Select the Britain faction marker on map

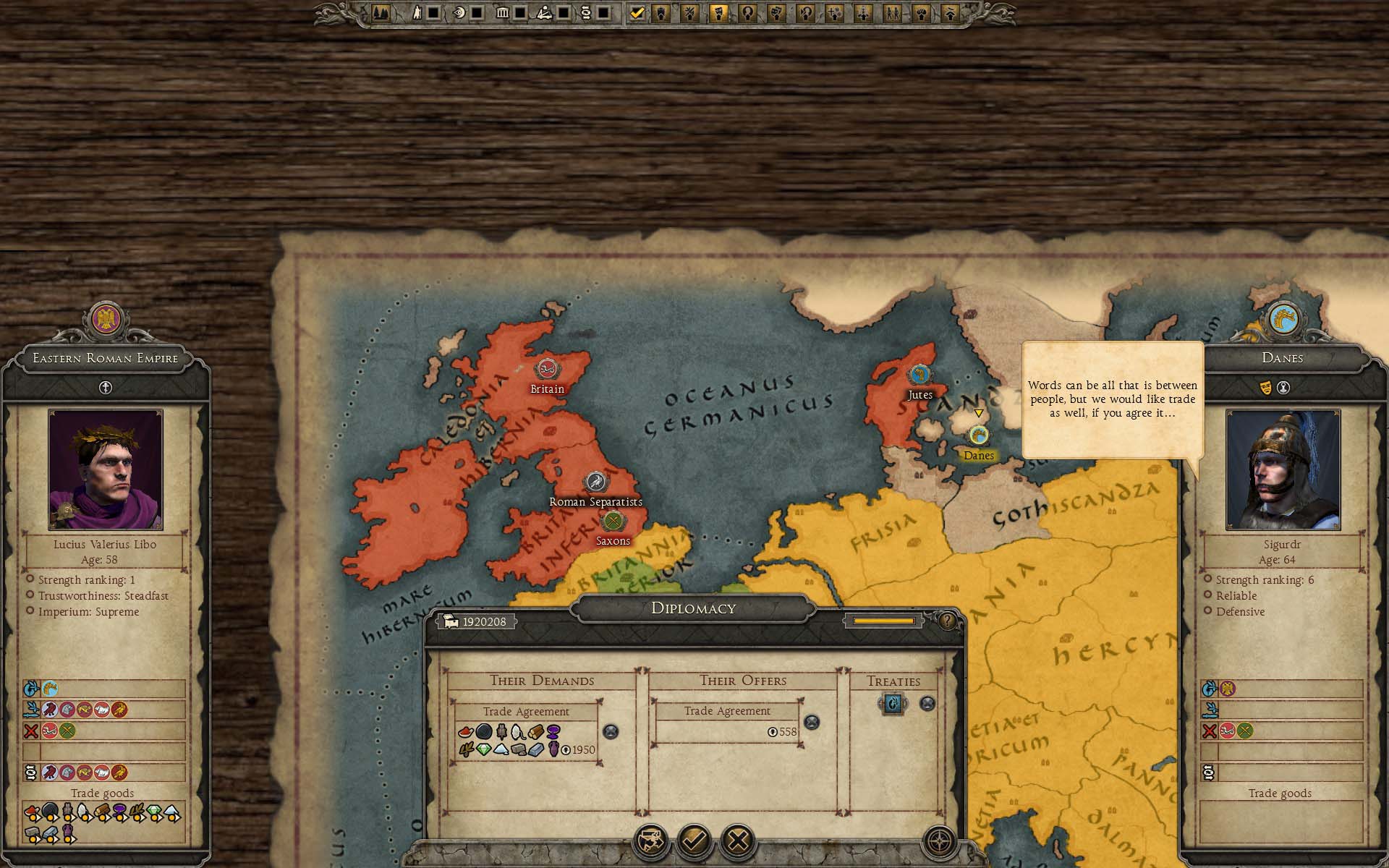point(546,369)
